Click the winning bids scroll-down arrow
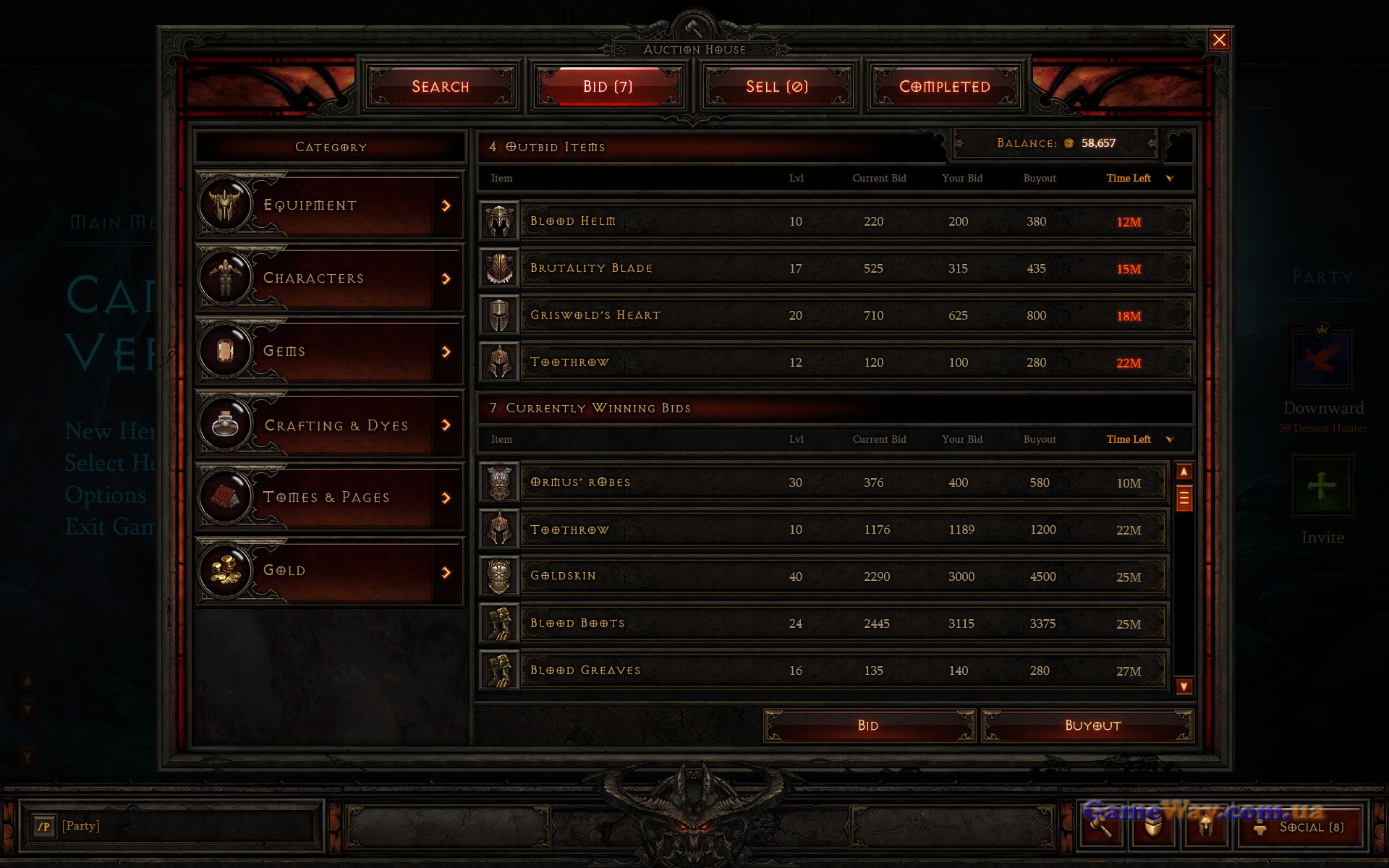 click(x=1184, y=686)
